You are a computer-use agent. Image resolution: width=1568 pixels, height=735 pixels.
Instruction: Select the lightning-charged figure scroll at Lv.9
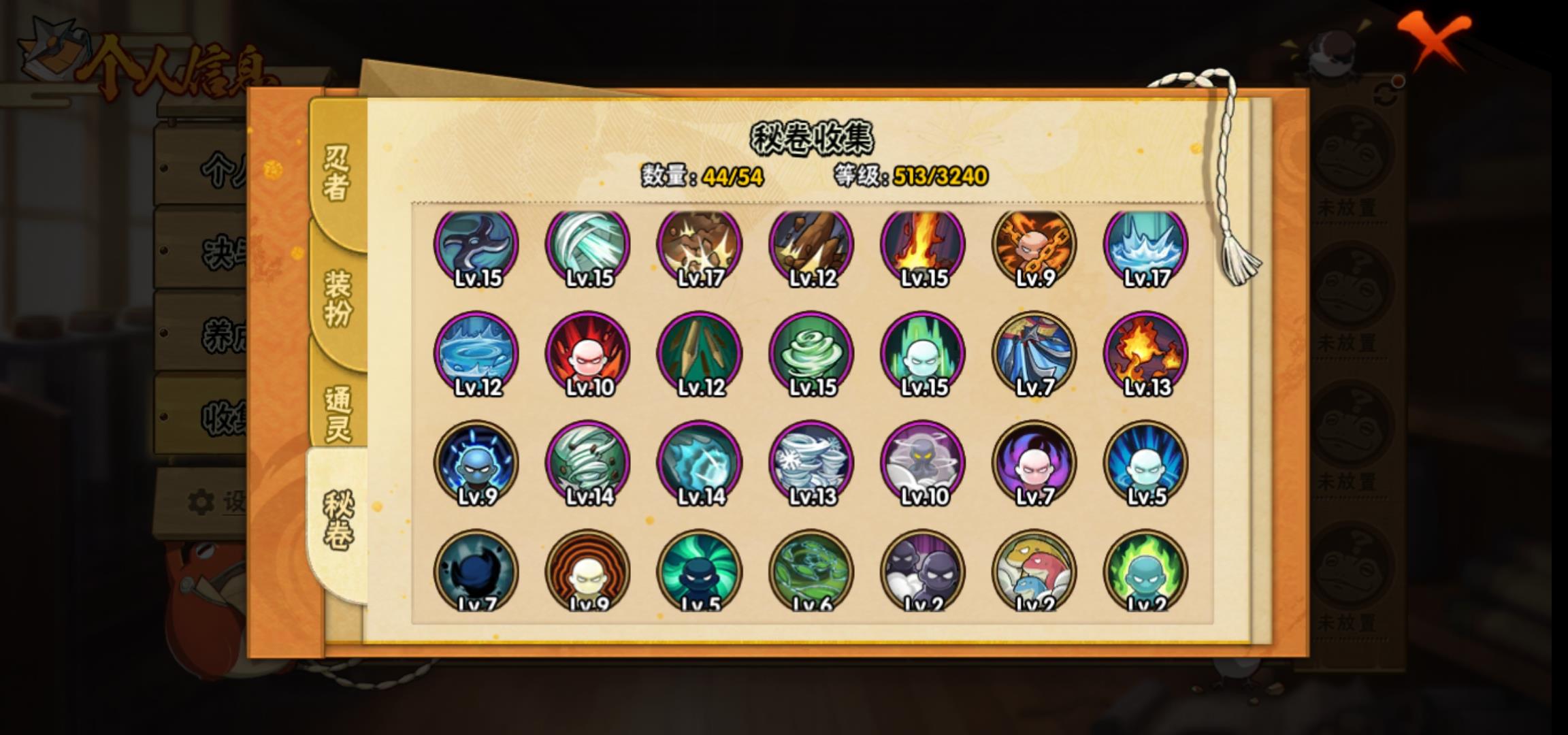coord(476,463)
